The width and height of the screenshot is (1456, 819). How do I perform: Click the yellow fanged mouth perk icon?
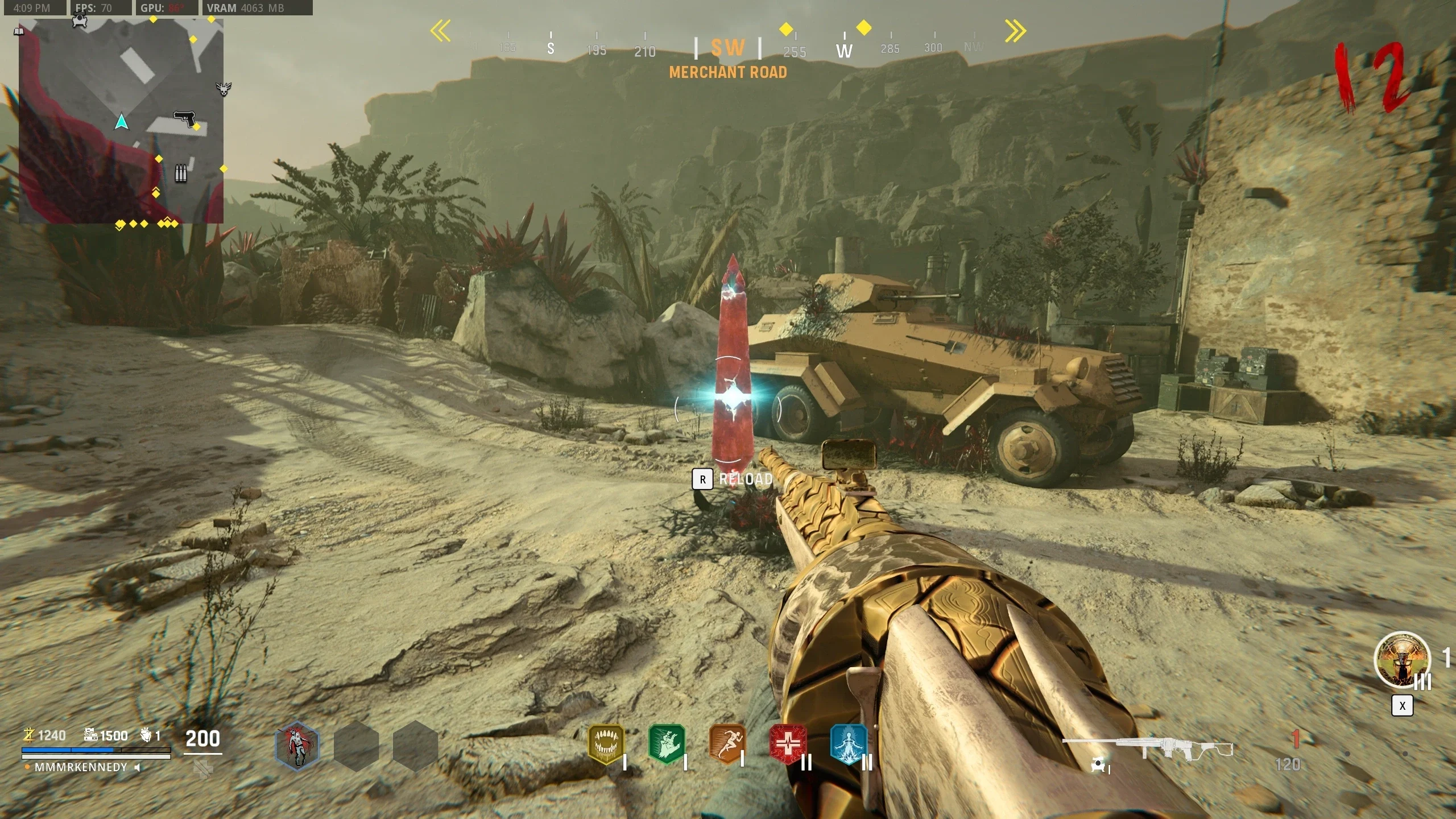click(x=605, y=743)
